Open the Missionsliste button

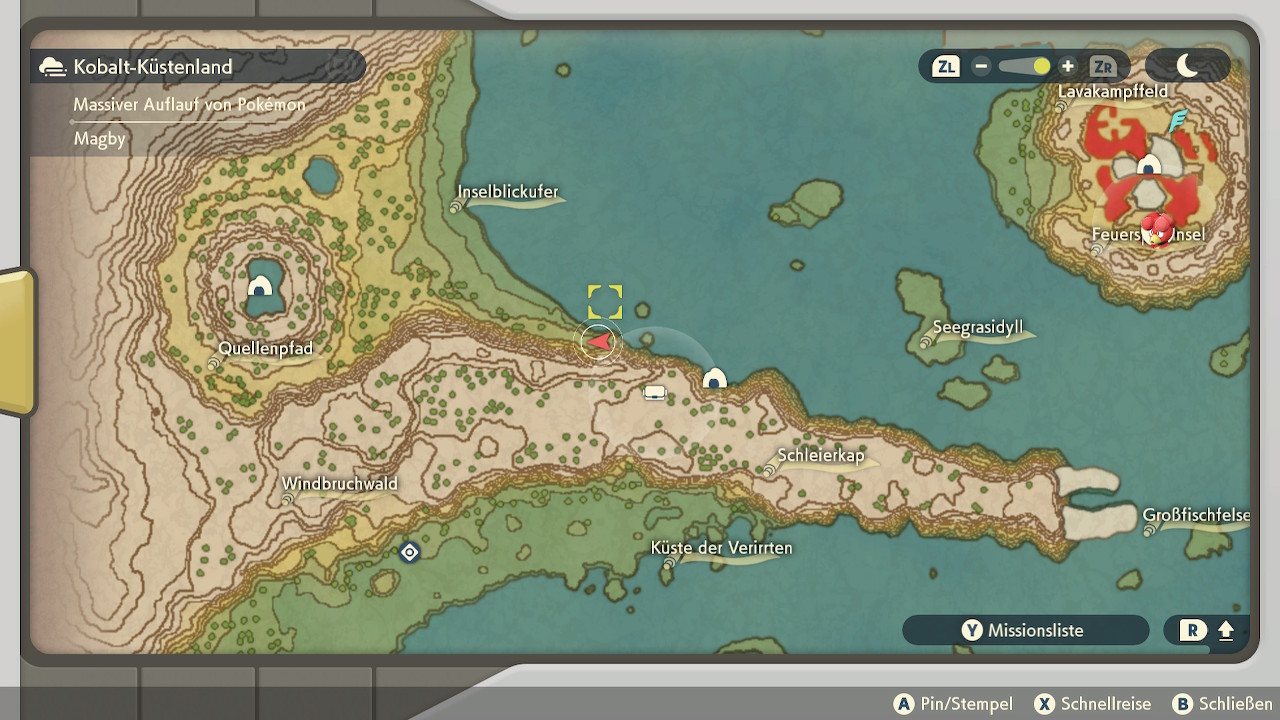tap(1025, 630)
